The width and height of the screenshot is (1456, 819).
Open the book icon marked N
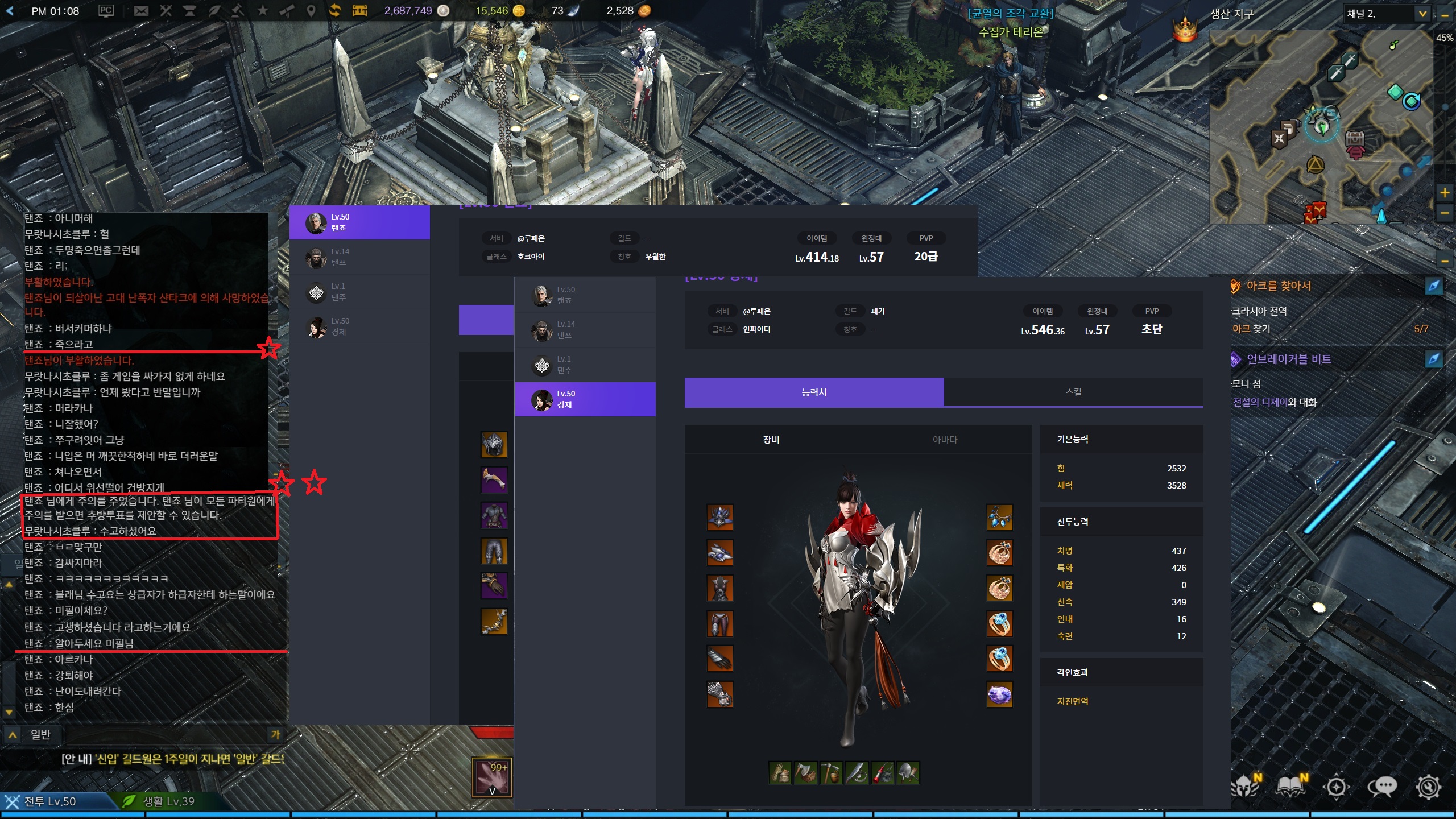point(1290,786)
